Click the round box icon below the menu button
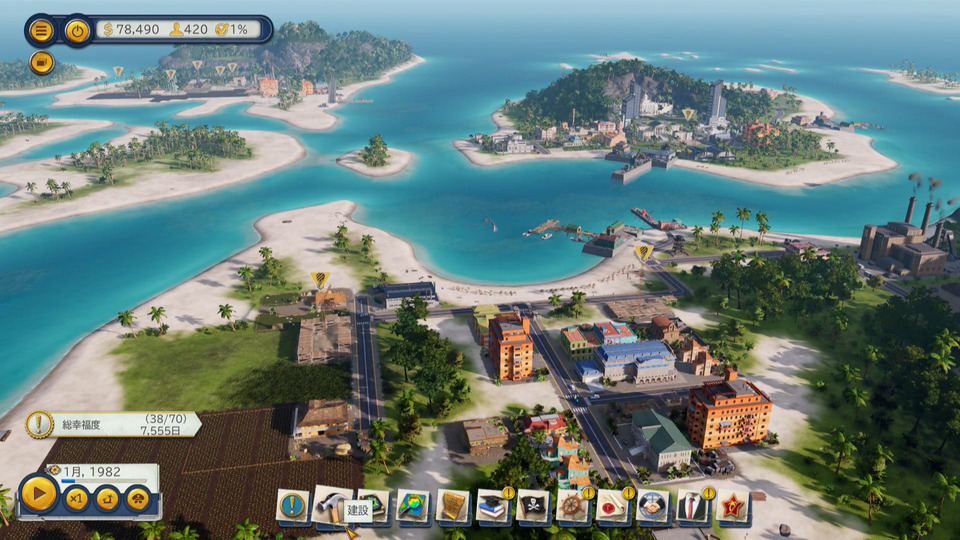Viewport: 960px width, 540px height. tap(41, 62)
